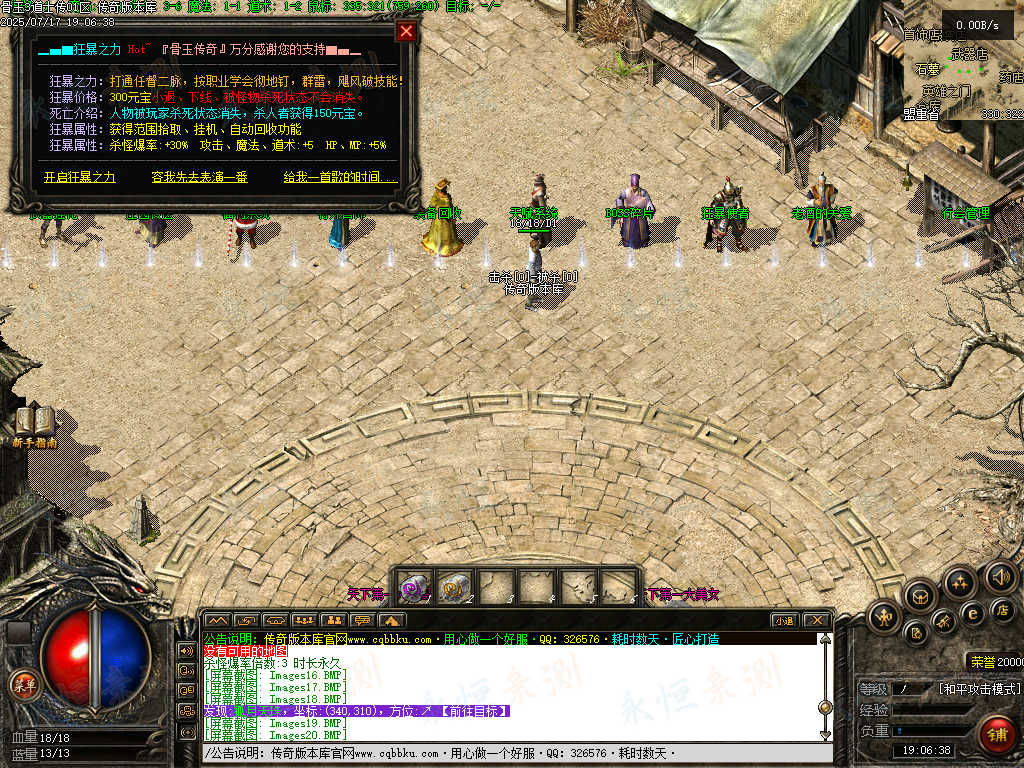Open the 新手指南 book guide
The image size is (1024, 768).
click(35, 423)
